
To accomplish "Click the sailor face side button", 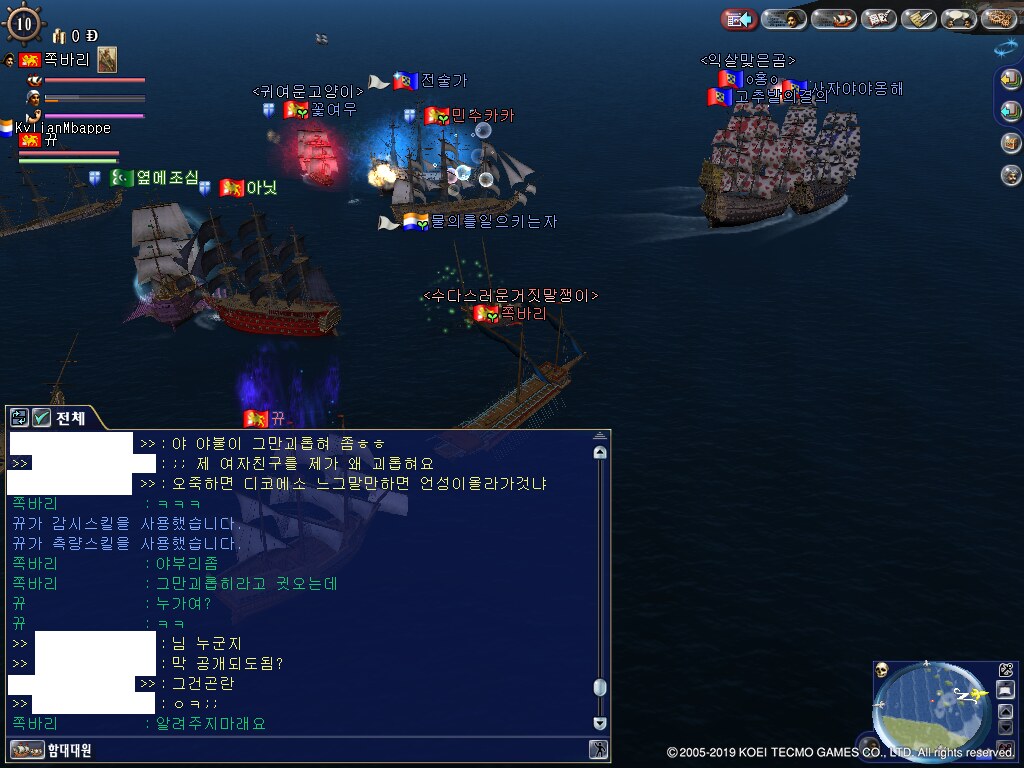I will [1010, 175].
